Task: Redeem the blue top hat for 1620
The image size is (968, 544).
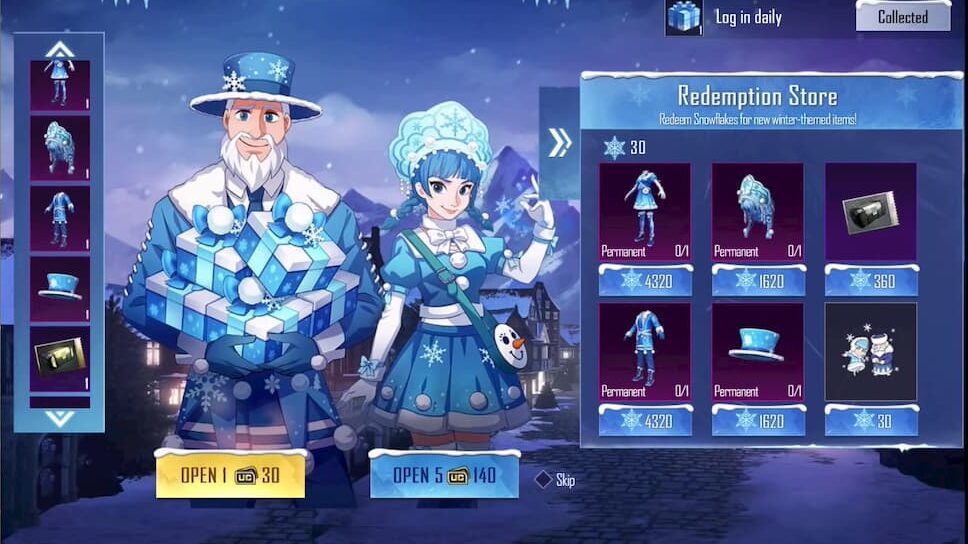Action: (757, 421)
